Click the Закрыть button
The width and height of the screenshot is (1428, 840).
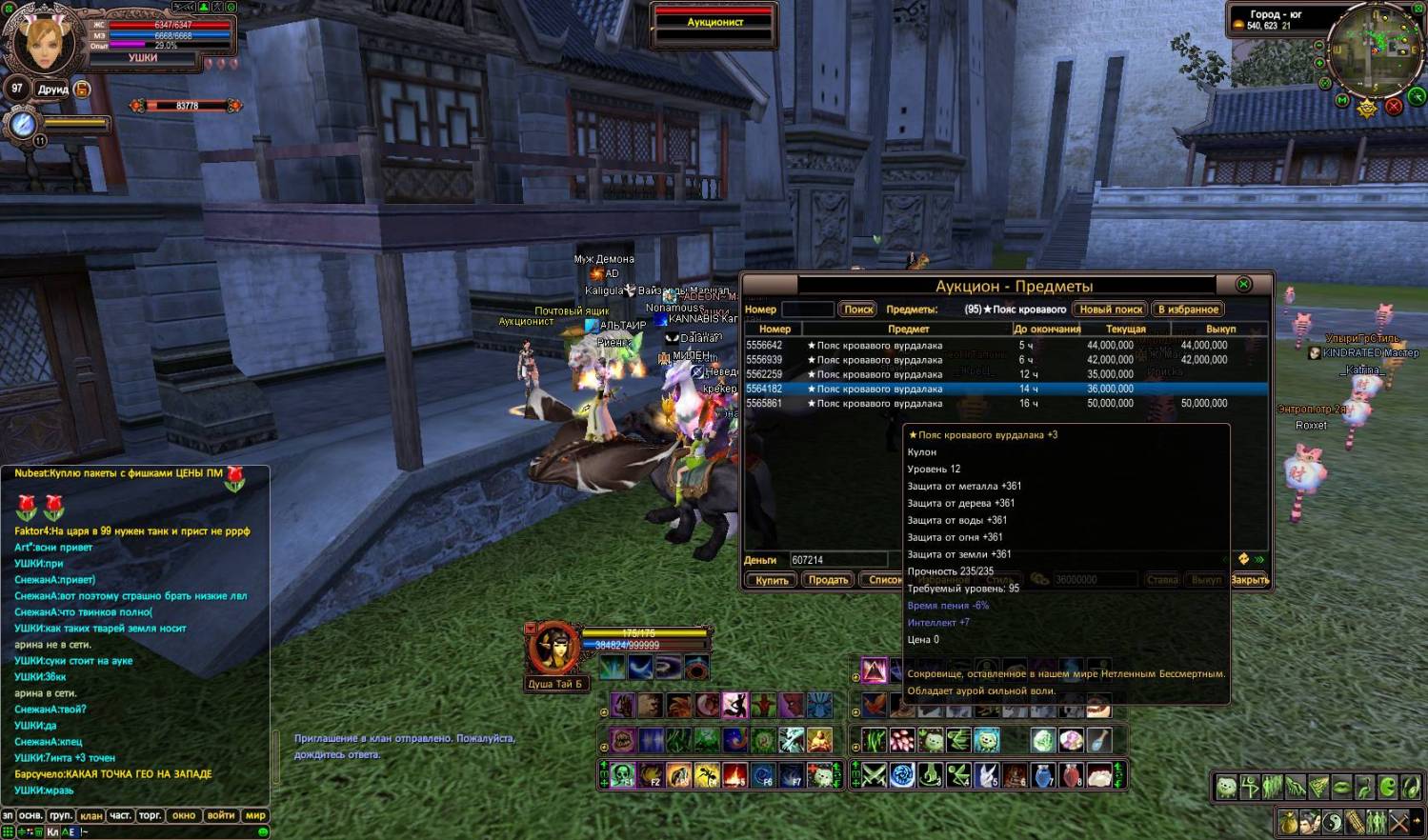pyautogui.click(x=1249, y=579)
